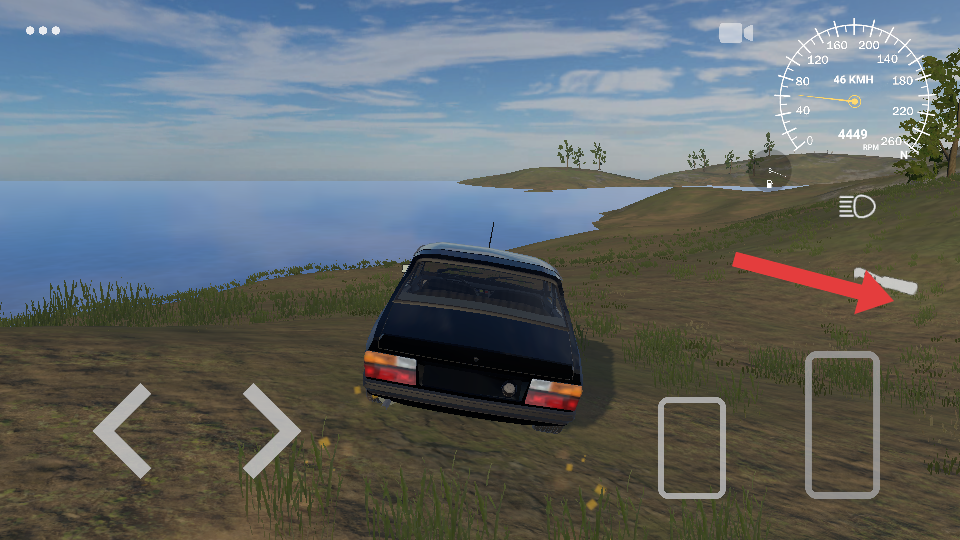Toggle the headlights icon
The width and height of the screenshot is (960, 540).
click(x=857, y=207)
